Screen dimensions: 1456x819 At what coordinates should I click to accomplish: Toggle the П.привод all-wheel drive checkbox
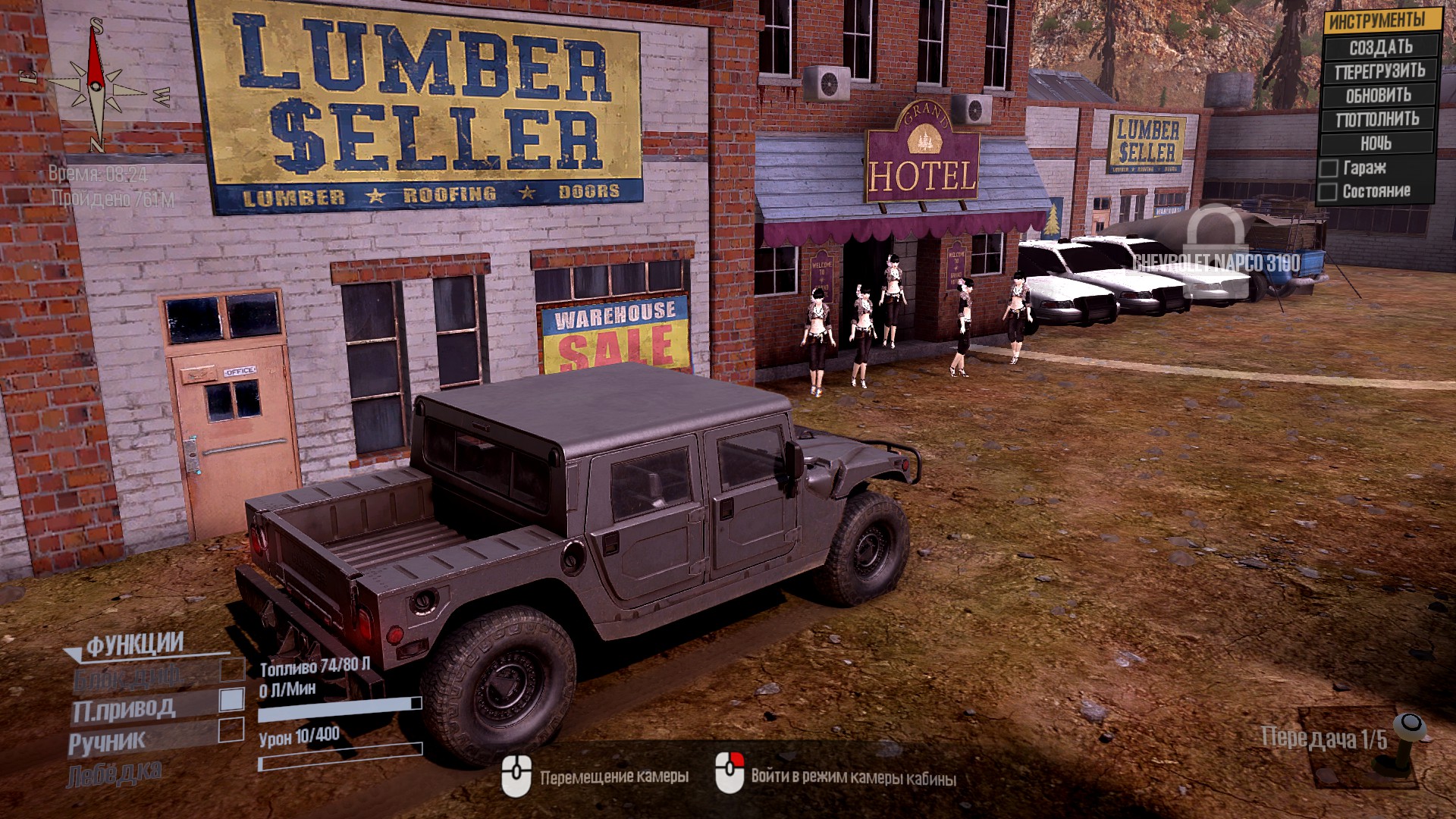pos(231,699)
